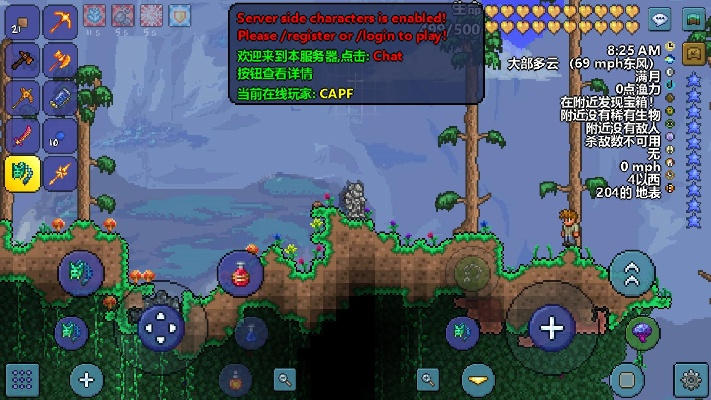Open the bestiary face icon
The height and width of the screenshot is (400, 711).
point(694,54)
